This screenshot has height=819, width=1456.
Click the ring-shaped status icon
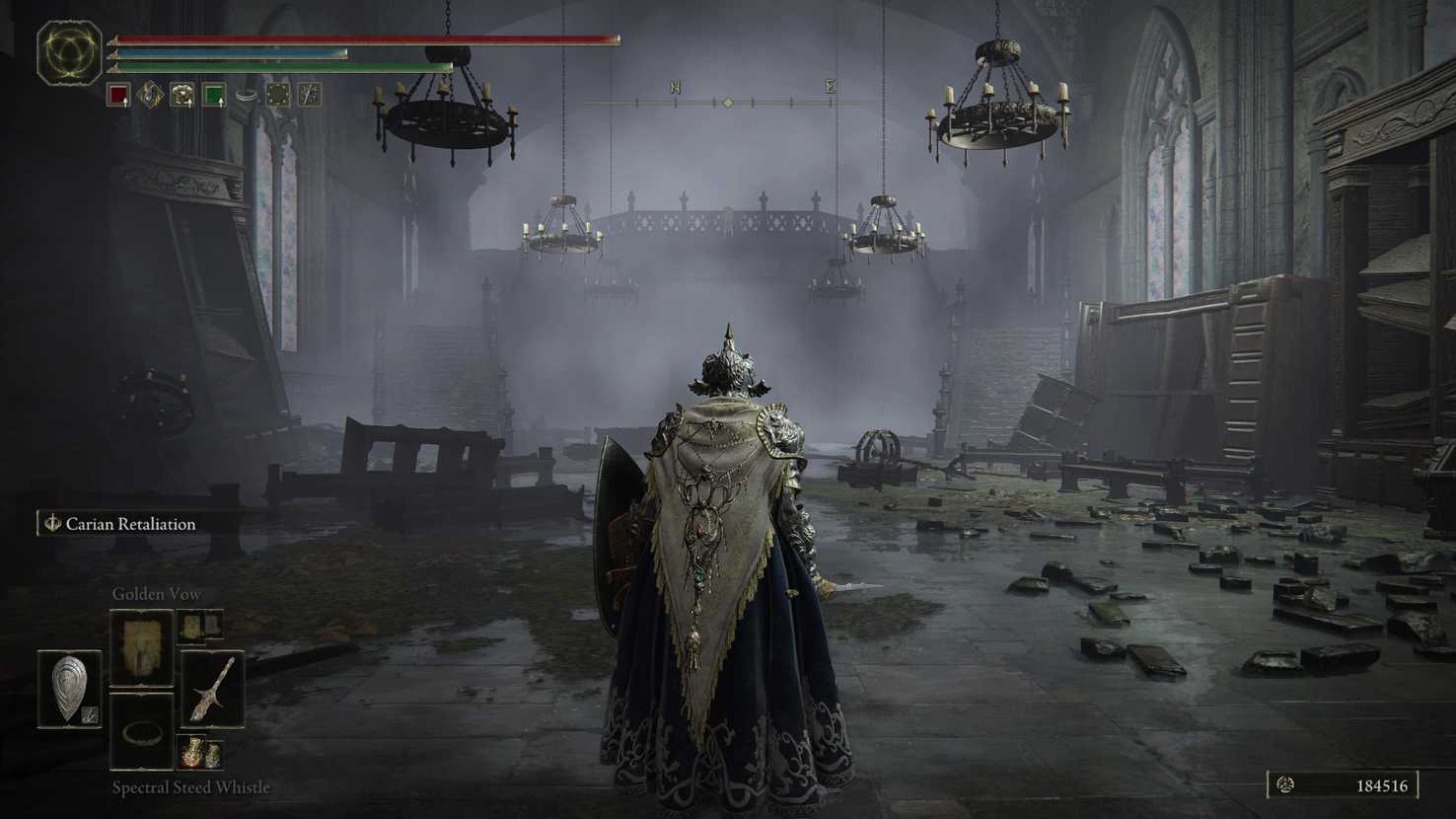[x=246, y=95]
